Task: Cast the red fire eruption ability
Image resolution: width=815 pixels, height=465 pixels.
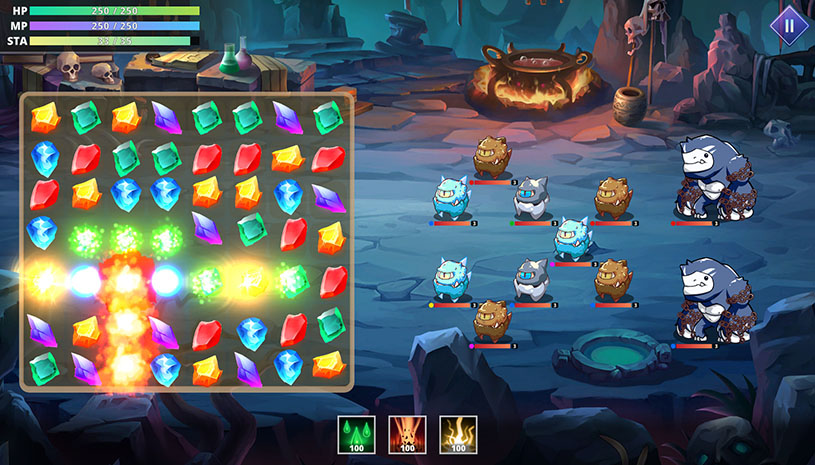Action: (407, 434)
